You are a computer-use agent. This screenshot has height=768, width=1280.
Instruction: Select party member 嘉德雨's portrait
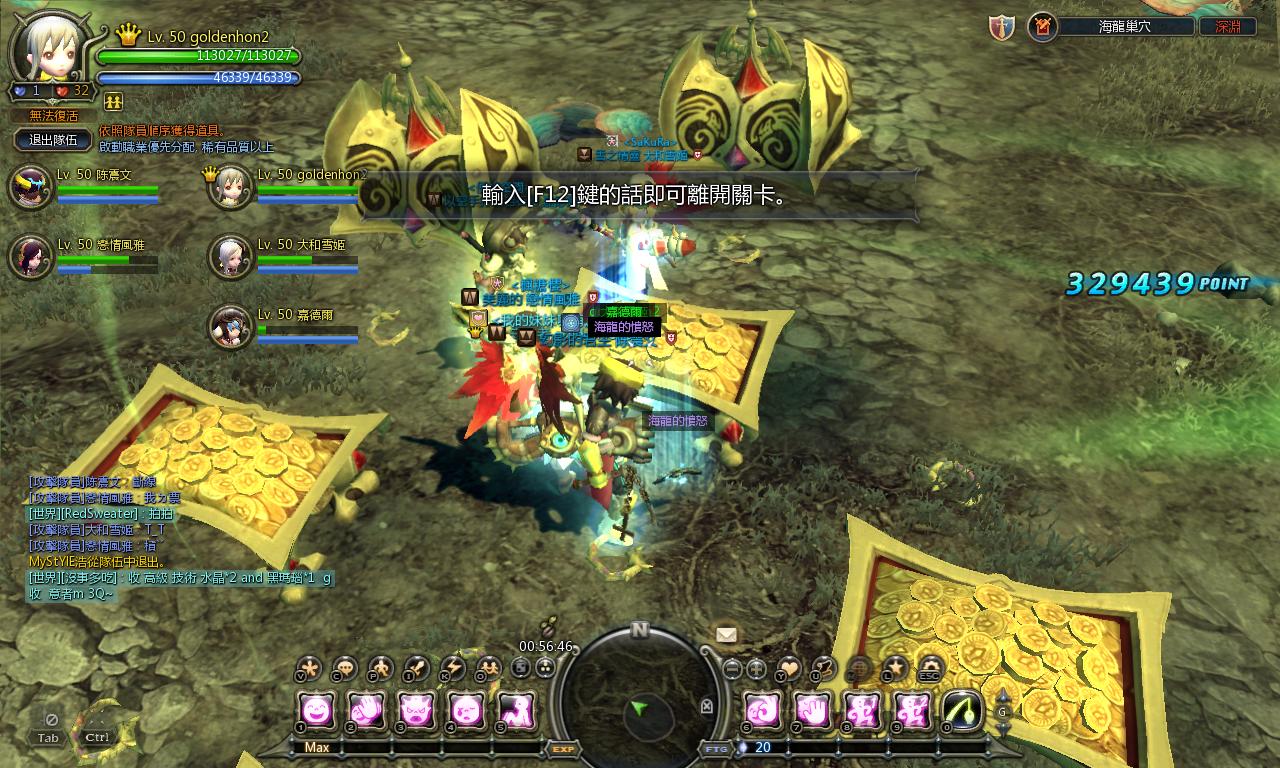[230, 327]
